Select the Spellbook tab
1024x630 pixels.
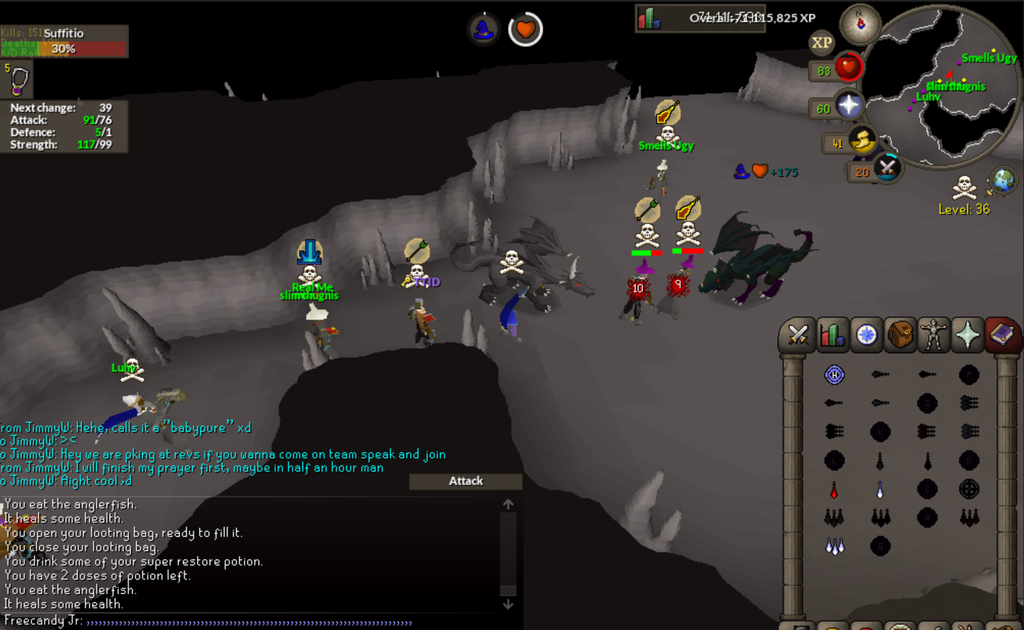(1001, 335)
